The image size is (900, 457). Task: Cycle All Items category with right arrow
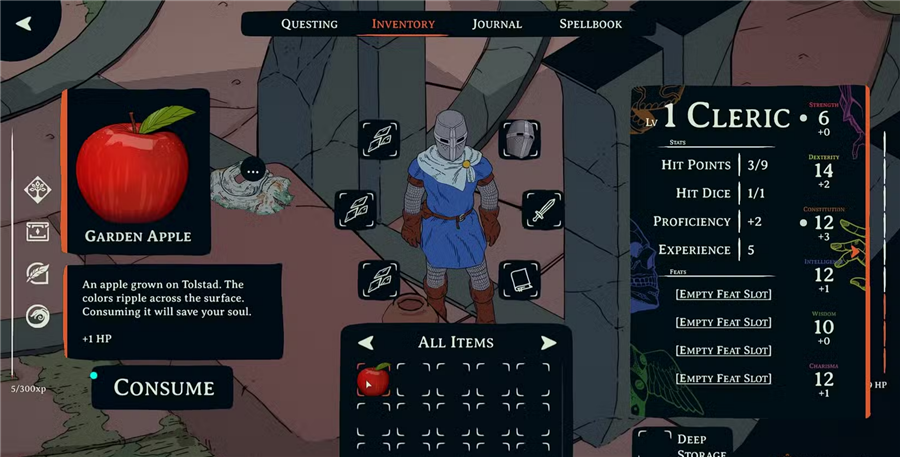[x=548, y=343]
